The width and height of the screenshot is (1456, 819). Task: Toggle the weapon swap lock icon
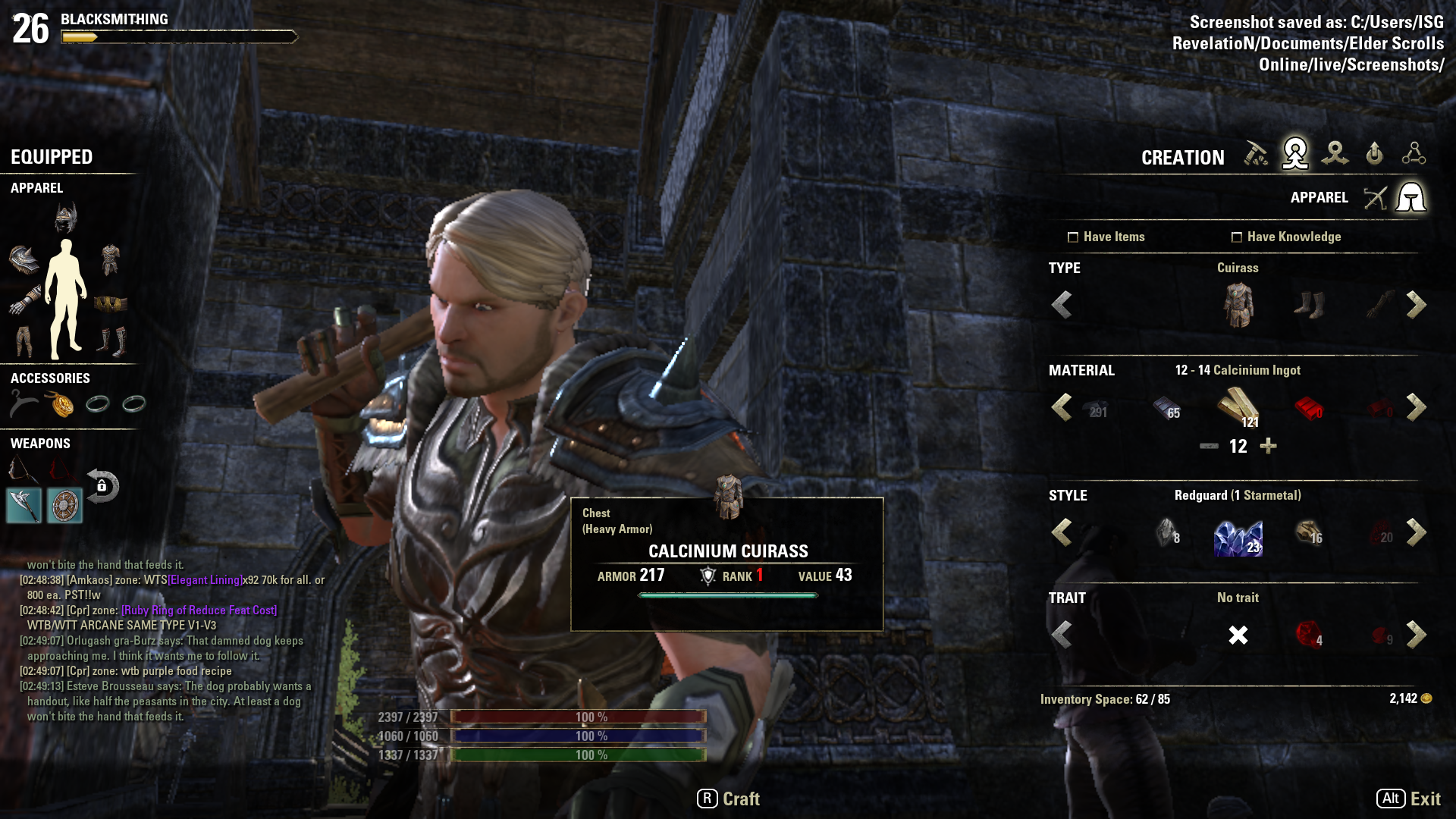(x=102, y=486)
